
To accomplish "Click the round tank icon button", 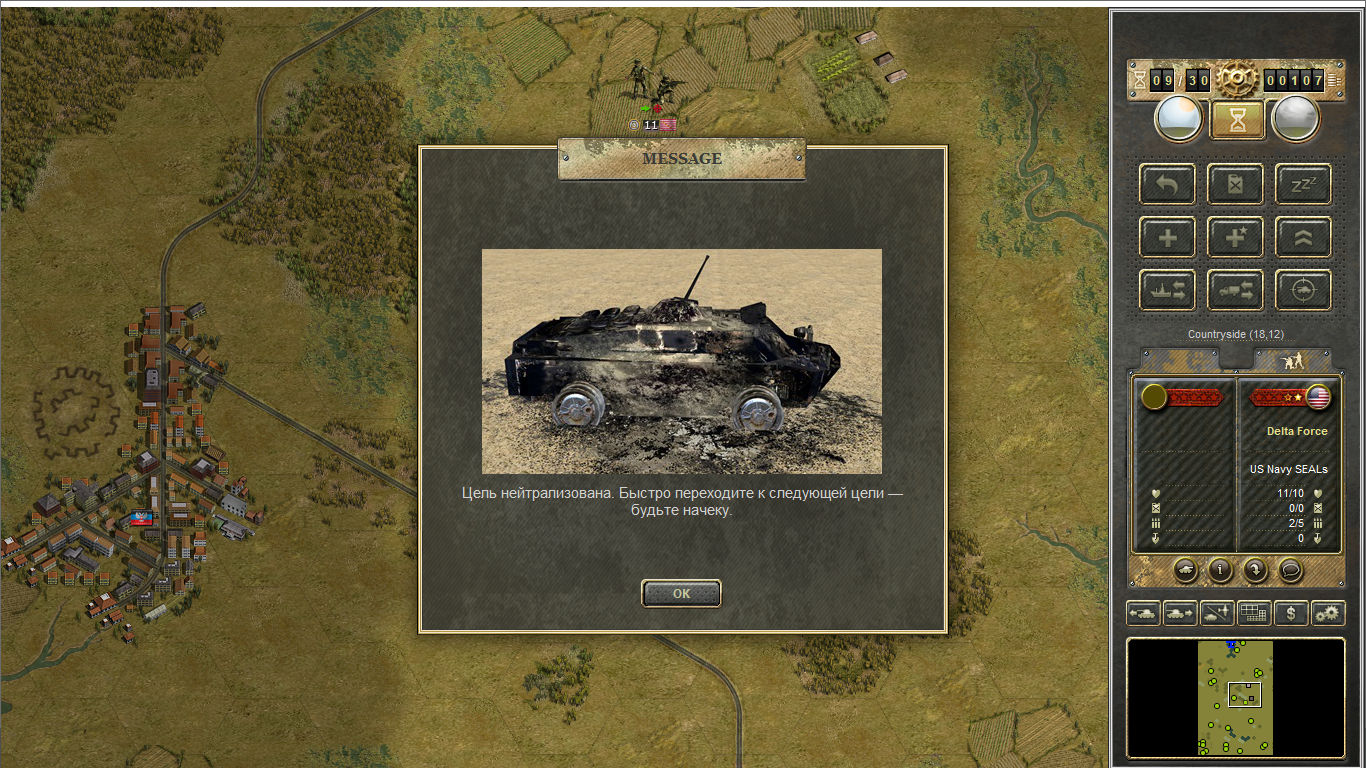I will (1185, 569).
